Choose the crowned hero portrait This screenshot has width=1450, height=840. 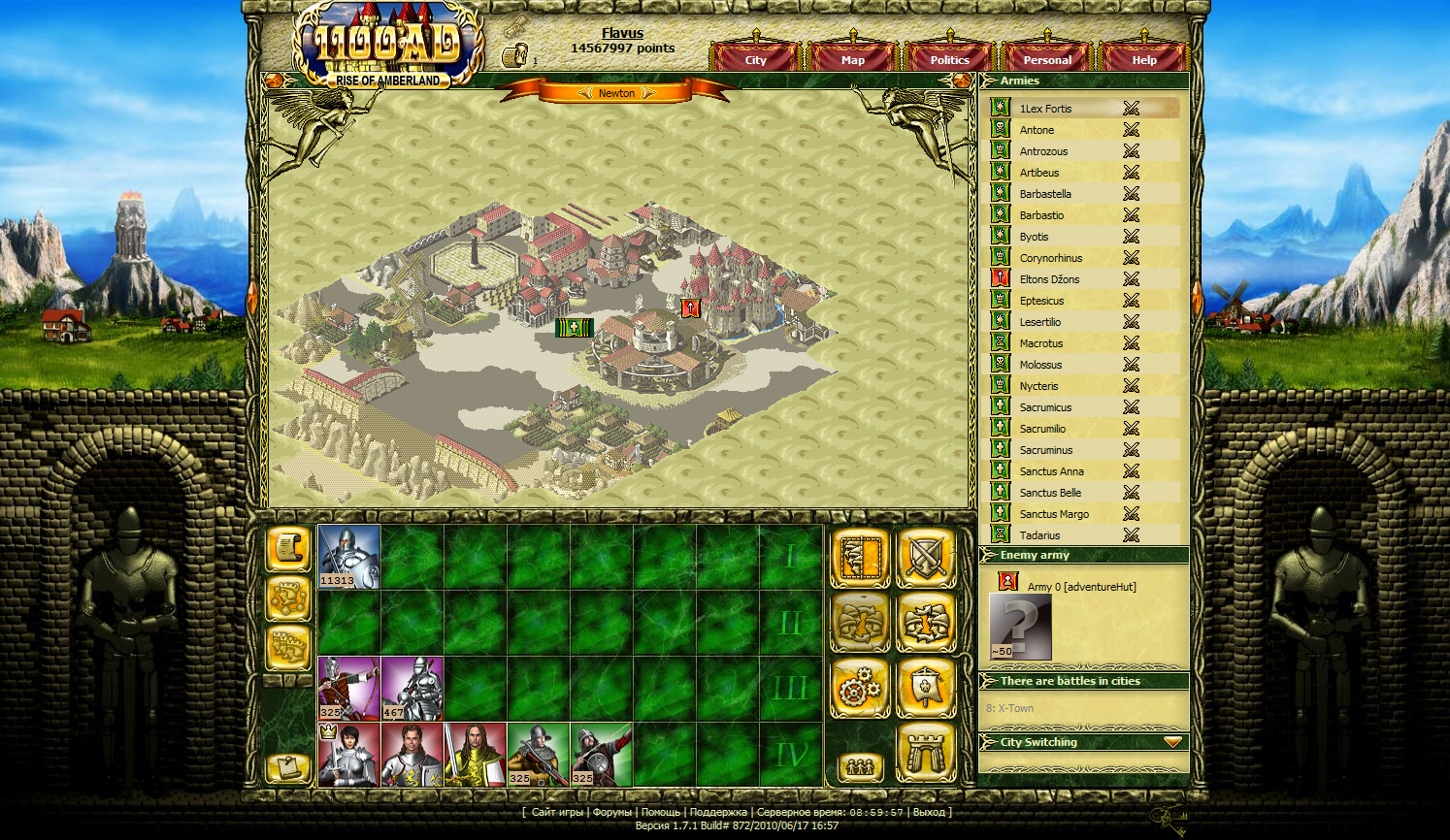pos(349,754)
